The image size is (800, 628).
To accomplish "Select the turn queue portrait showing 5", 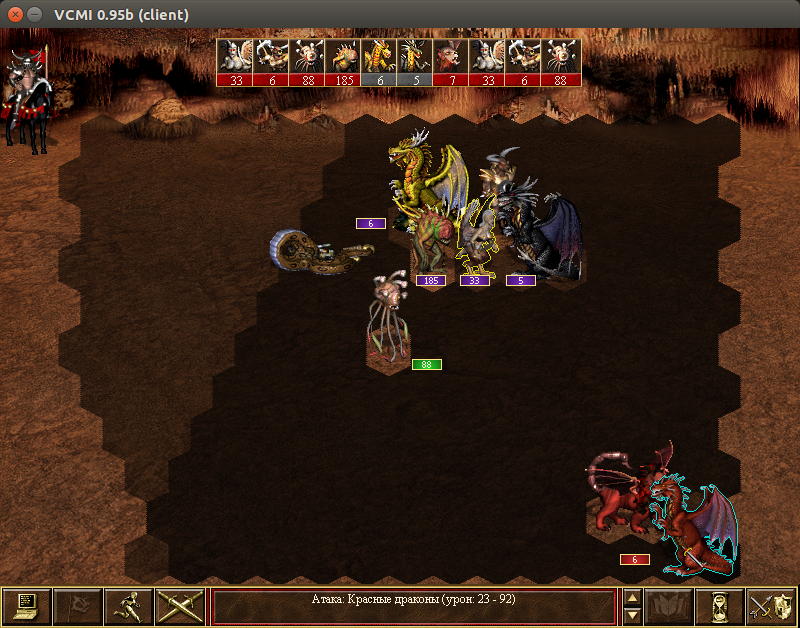I will (x=416, y=62).
